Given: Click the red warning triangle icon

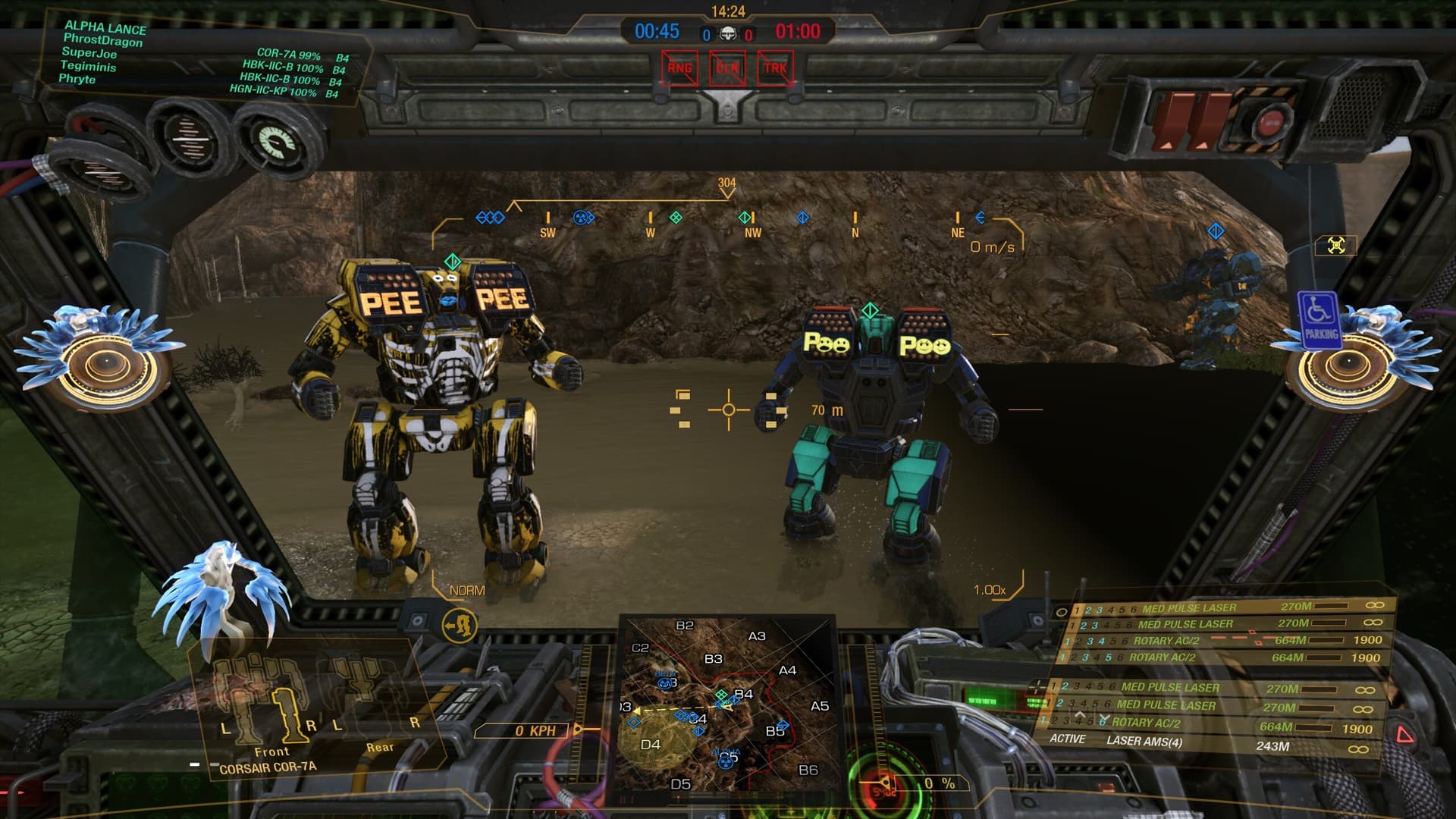Looking at the screenshot, I should 1404,734.
